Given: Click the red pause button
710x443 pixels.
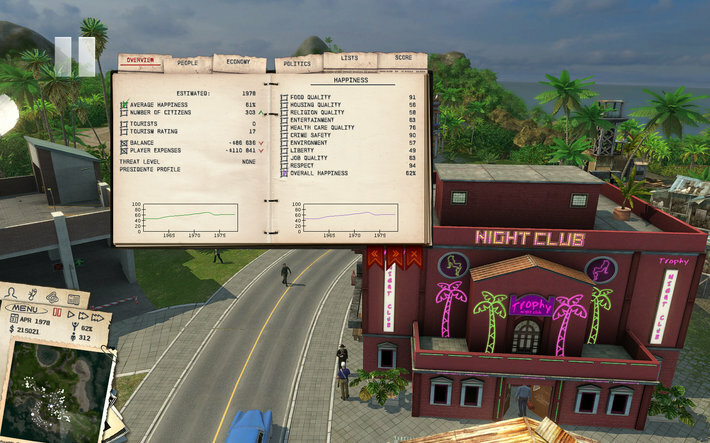Looking at the screenshot, I should click(57, 313).
